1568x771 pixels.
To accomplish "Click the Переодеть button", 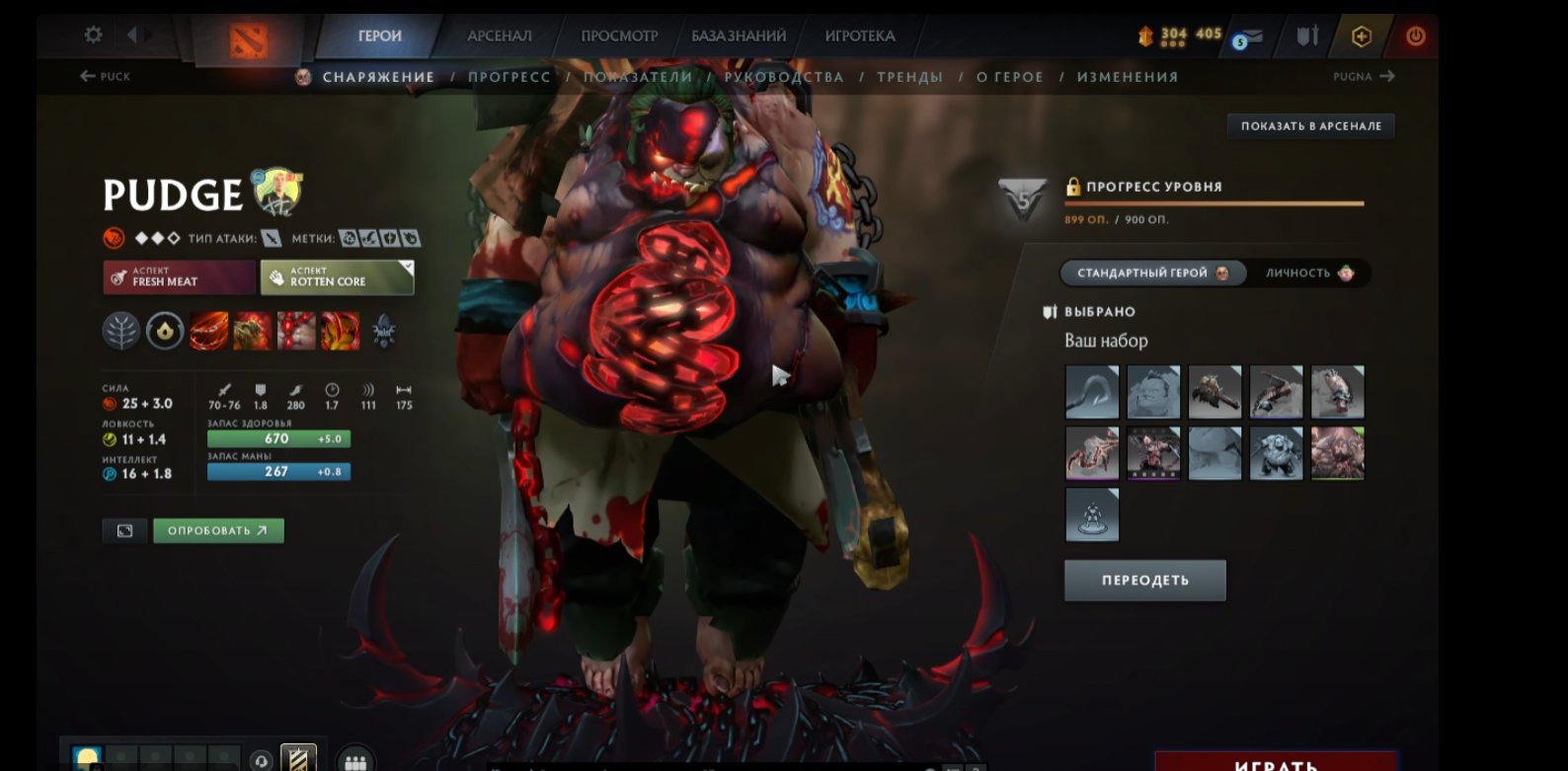I will 1144,580.
